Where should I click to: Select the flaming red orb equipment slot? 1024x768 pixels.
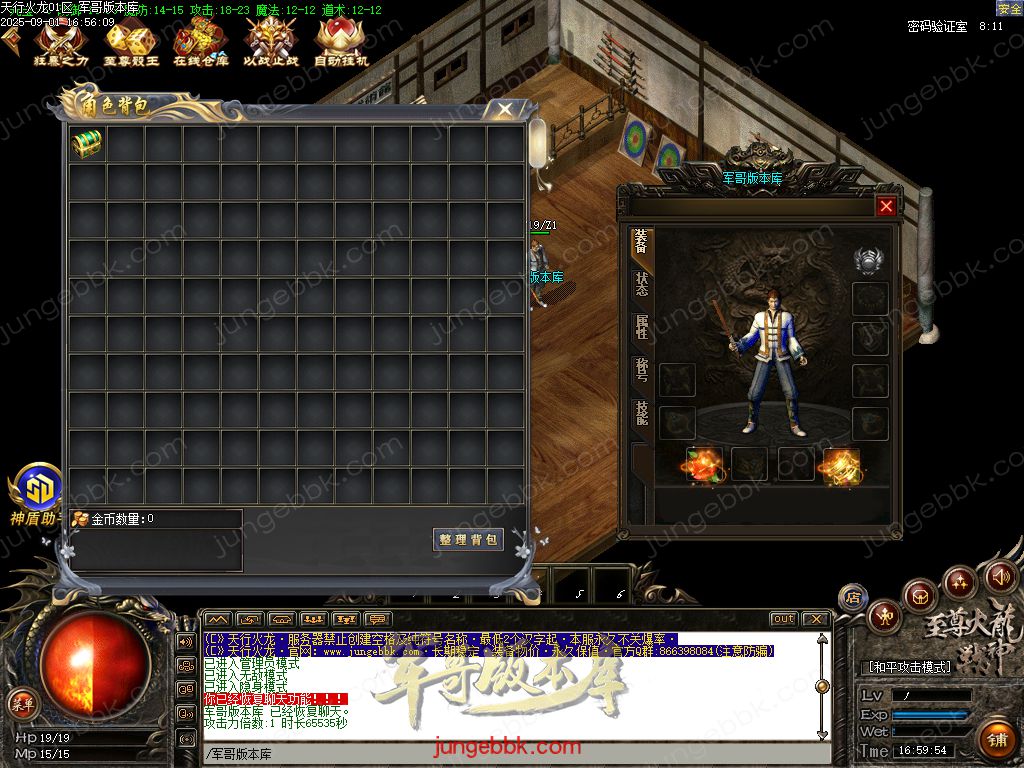(703, 464)
